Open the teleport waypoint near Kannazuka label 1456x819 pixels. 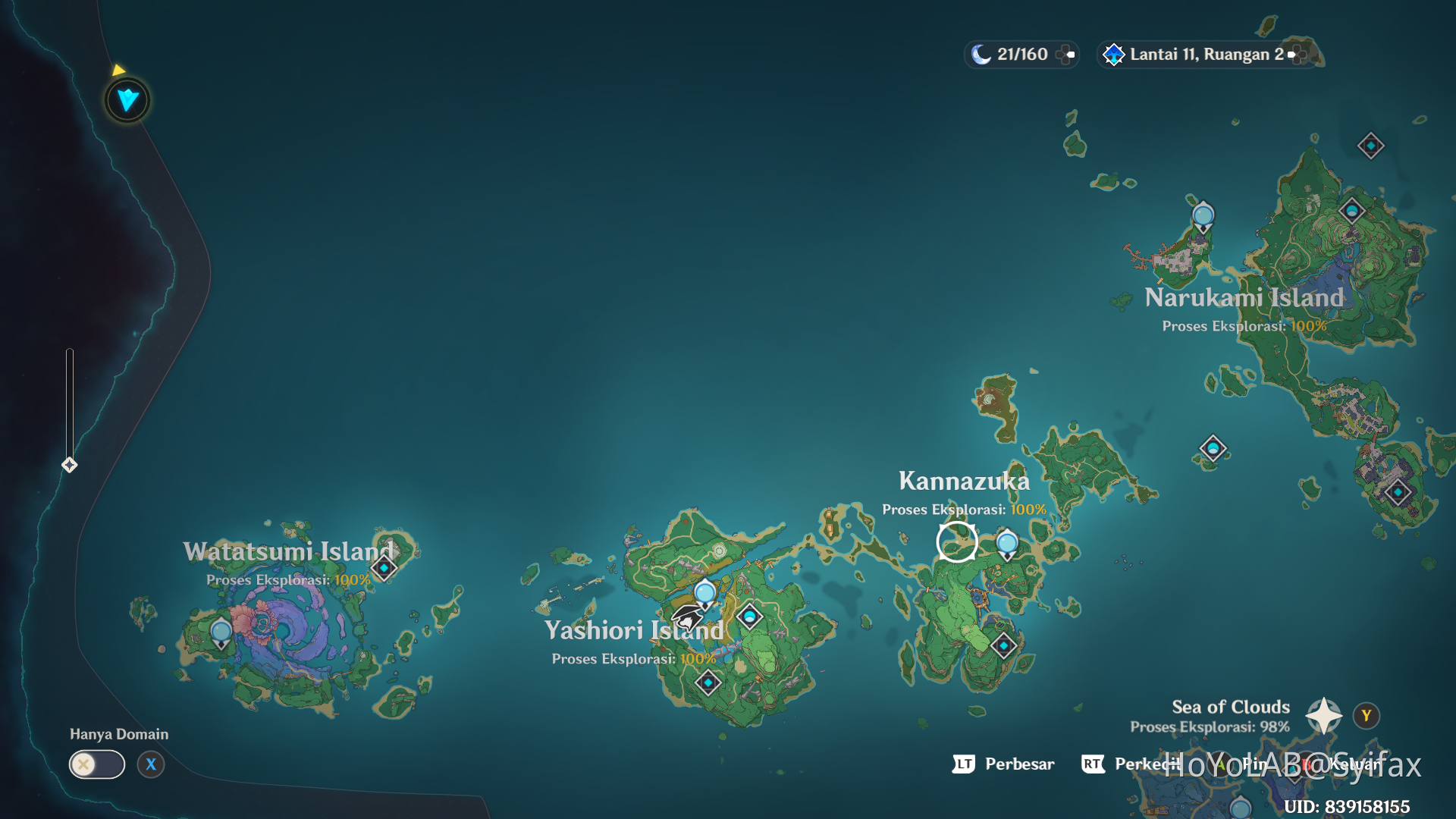1006,543
